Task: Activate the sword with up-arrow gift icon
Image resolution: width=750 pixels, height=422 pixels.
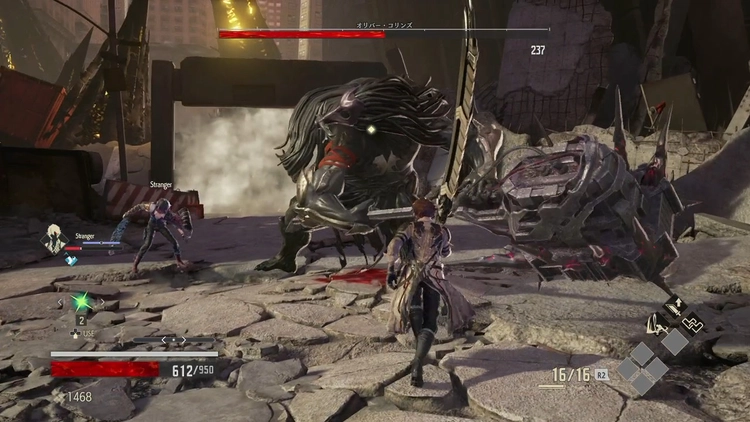Action: point(675,307)
